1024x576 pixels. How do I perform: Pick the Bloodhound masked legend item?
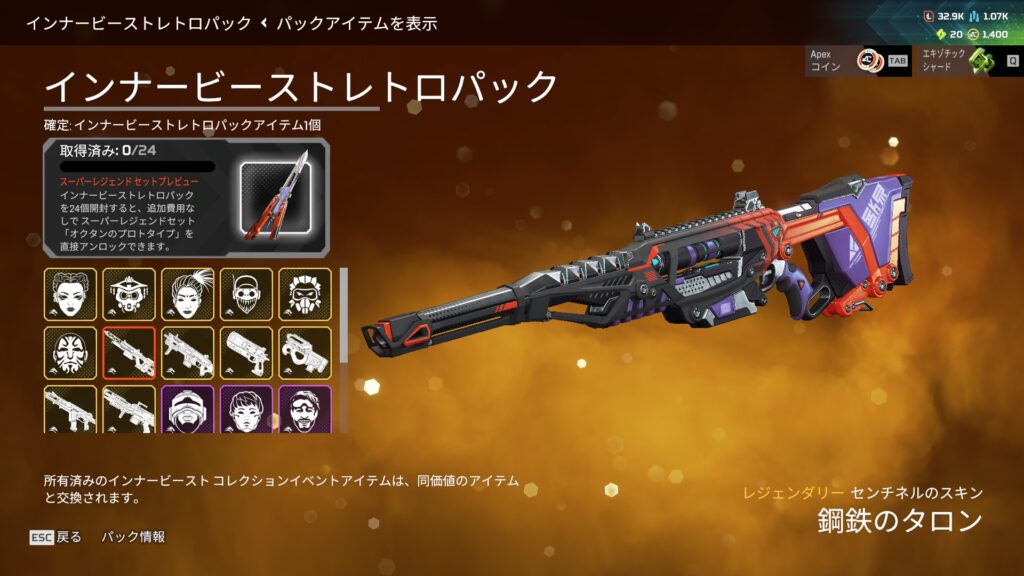(x=129, y=294)
